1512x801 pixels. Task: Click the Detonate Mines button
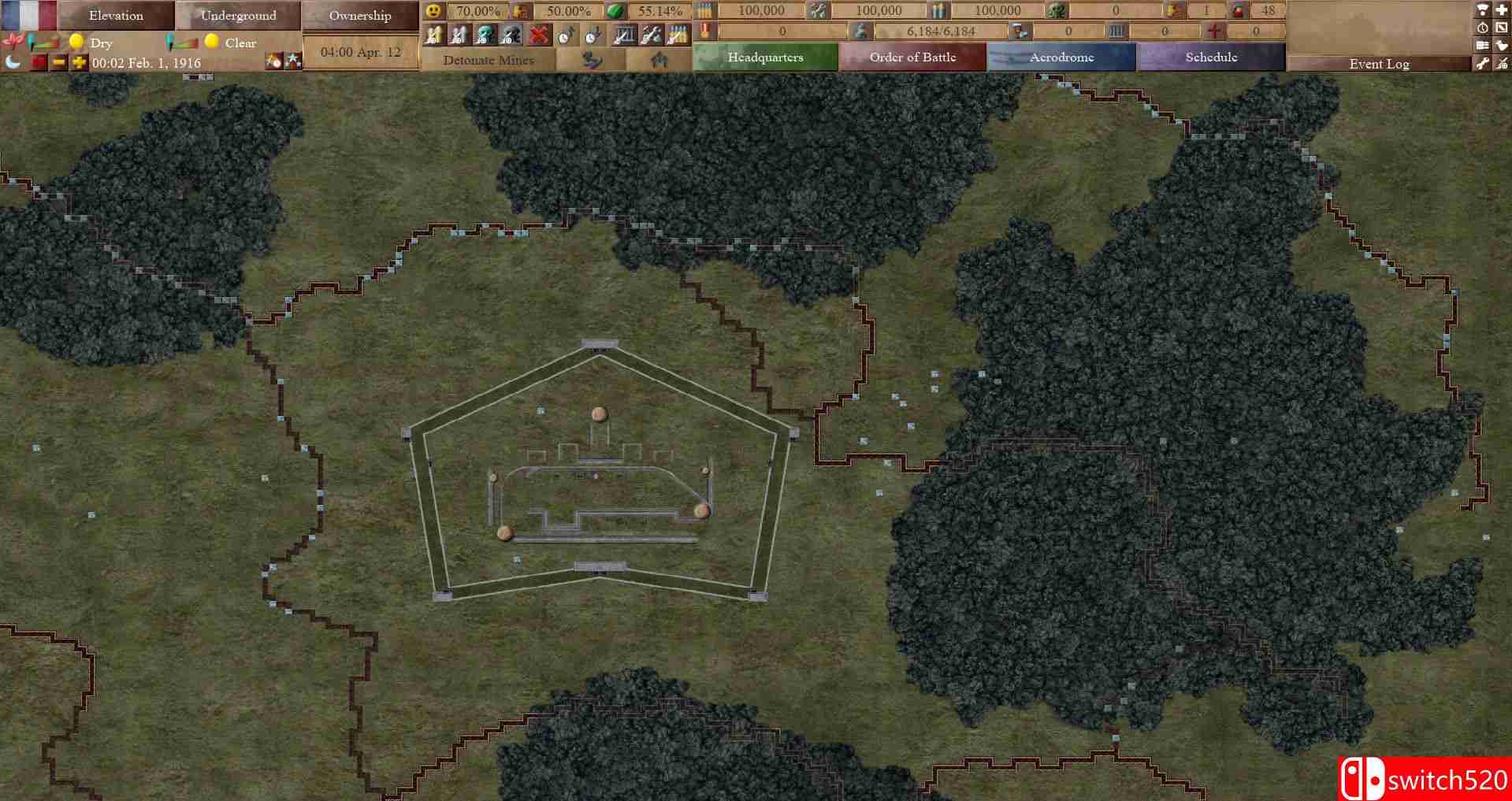(489, 60)
